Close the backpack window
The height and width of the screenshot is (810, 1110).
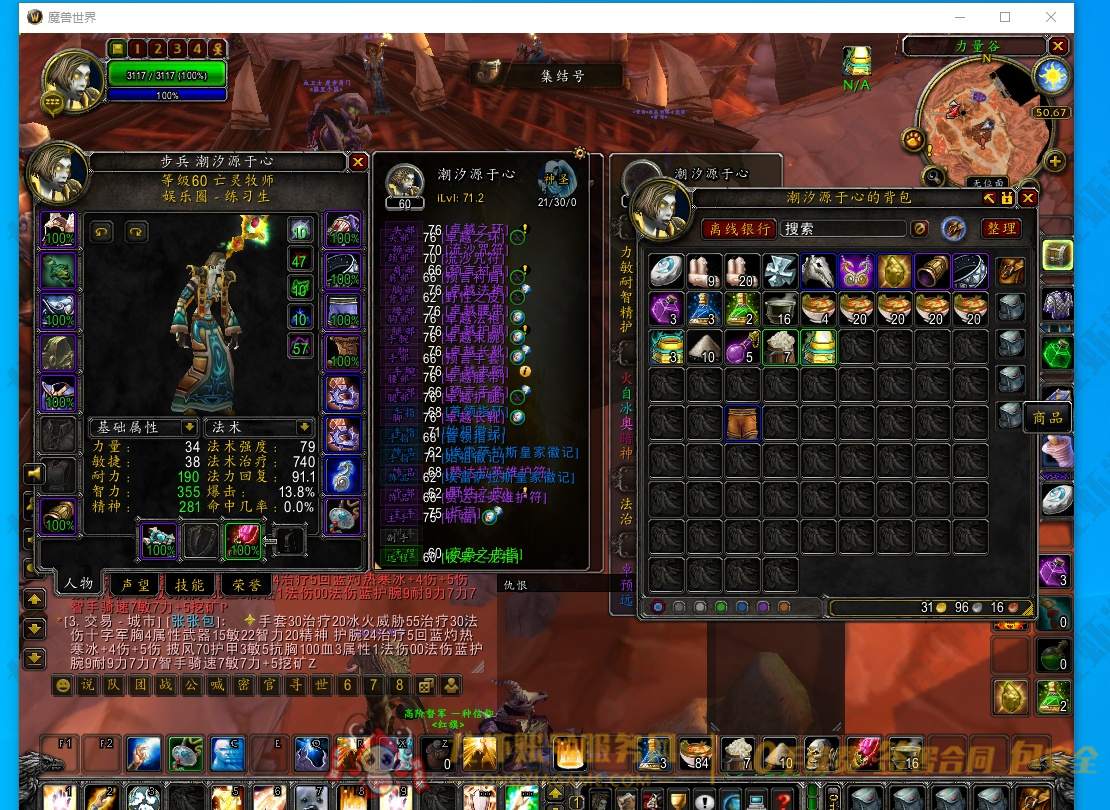(1027, 199)
